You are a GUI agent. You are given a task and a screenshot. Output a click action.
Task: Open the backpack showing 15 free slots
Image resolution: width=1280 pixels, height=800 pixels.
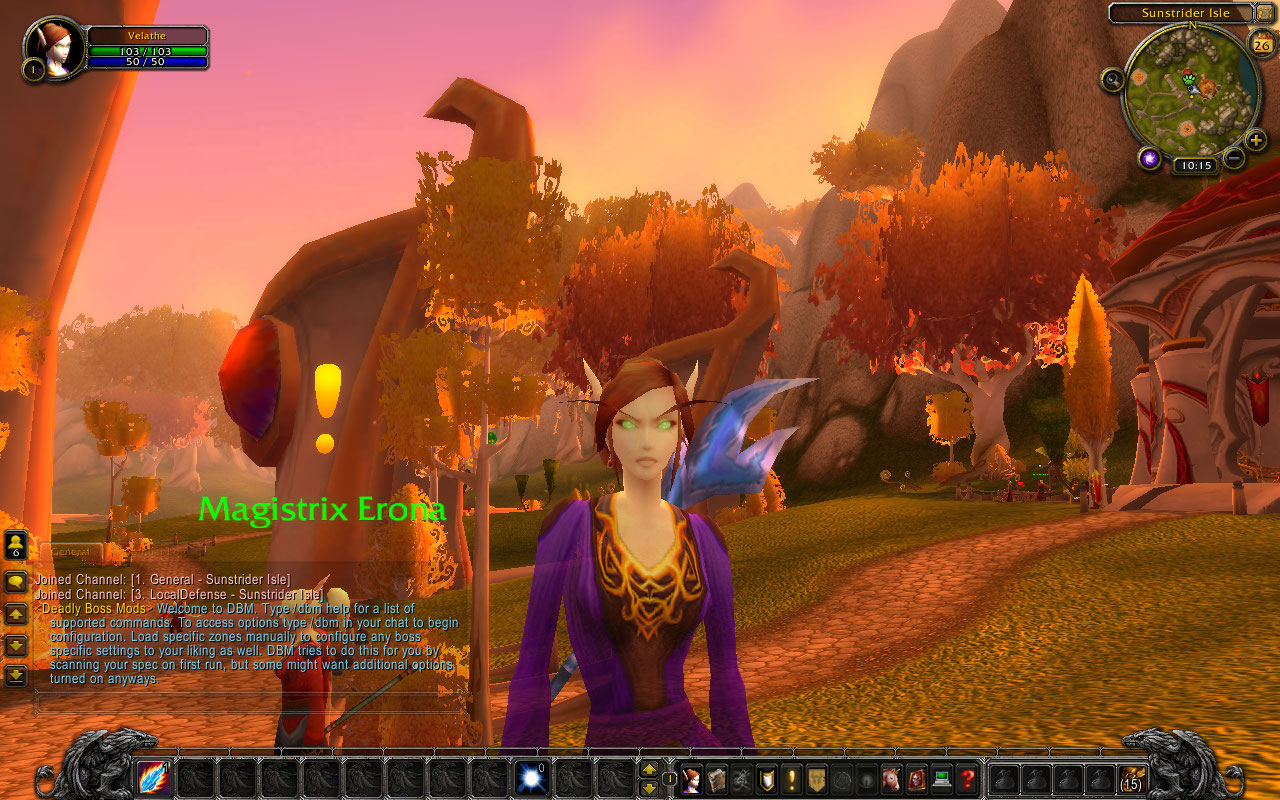[x=1132, y=778]
